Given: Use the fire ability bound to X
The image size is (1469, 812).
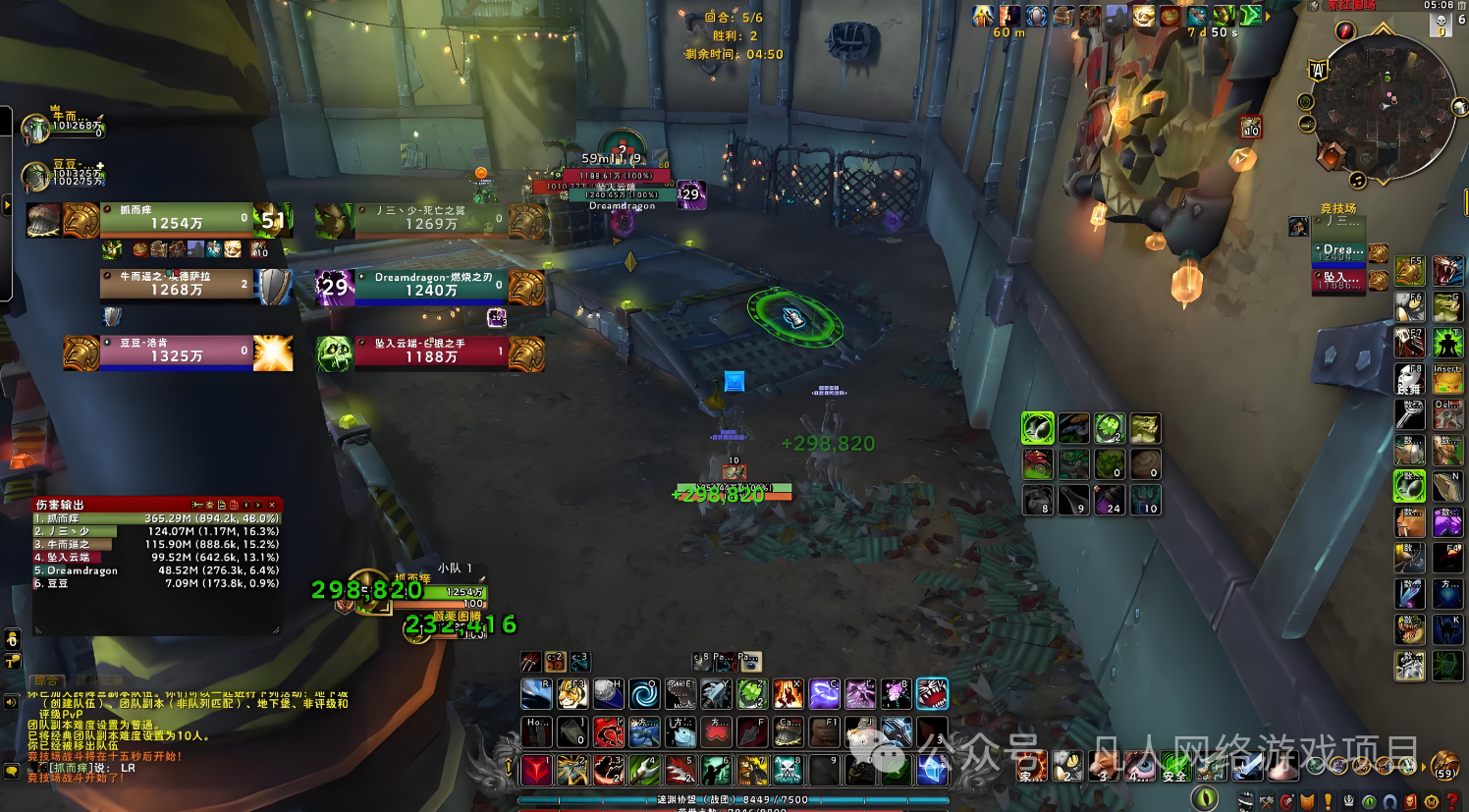Looking at the screenshot, I should [x=788, y=694].
